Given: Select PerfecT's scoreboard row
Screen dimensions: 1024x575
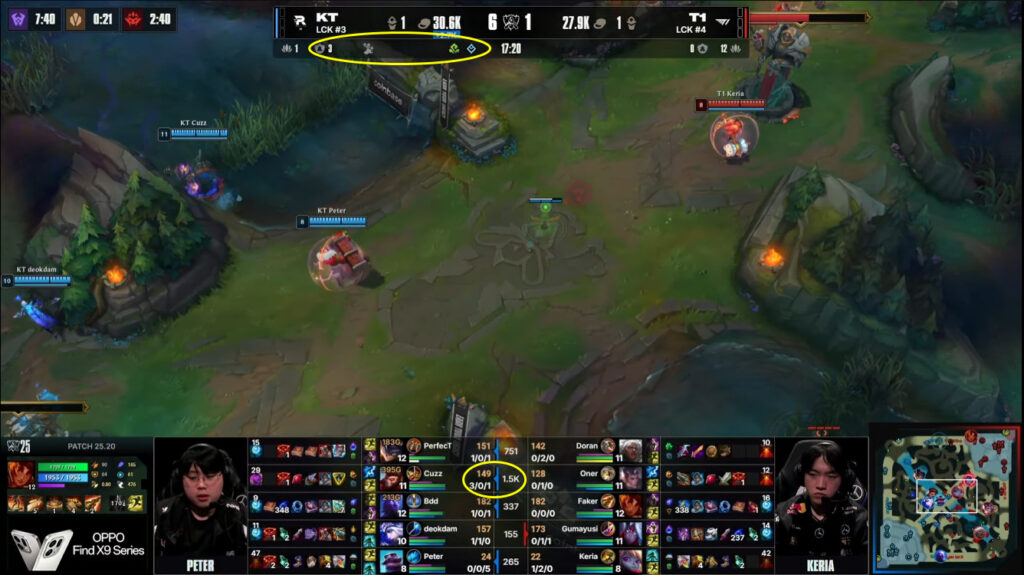Looking at the screenshot, I should click(x=438, y=446).
